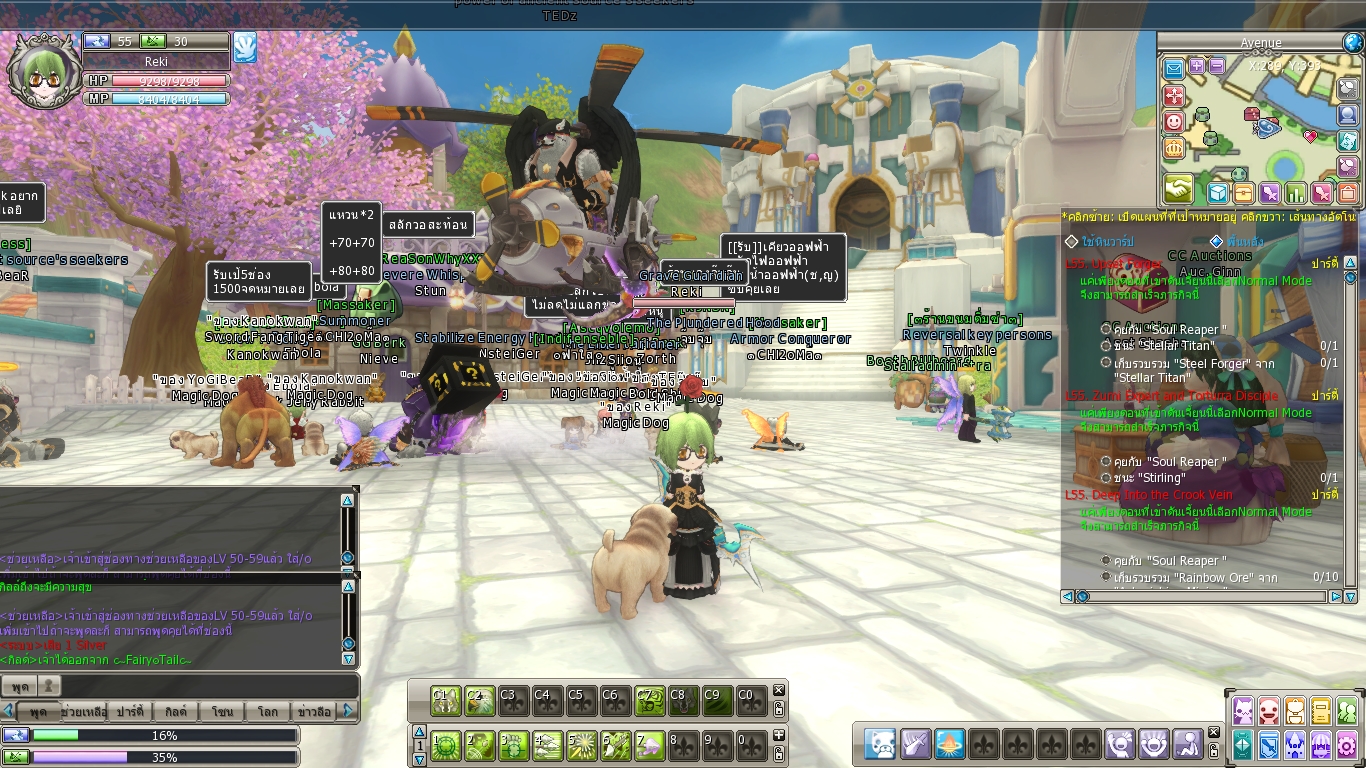Open the purple cat pet menu icon
The width and height of the screenshot is (1366, 768).
tap(1243, 711)
